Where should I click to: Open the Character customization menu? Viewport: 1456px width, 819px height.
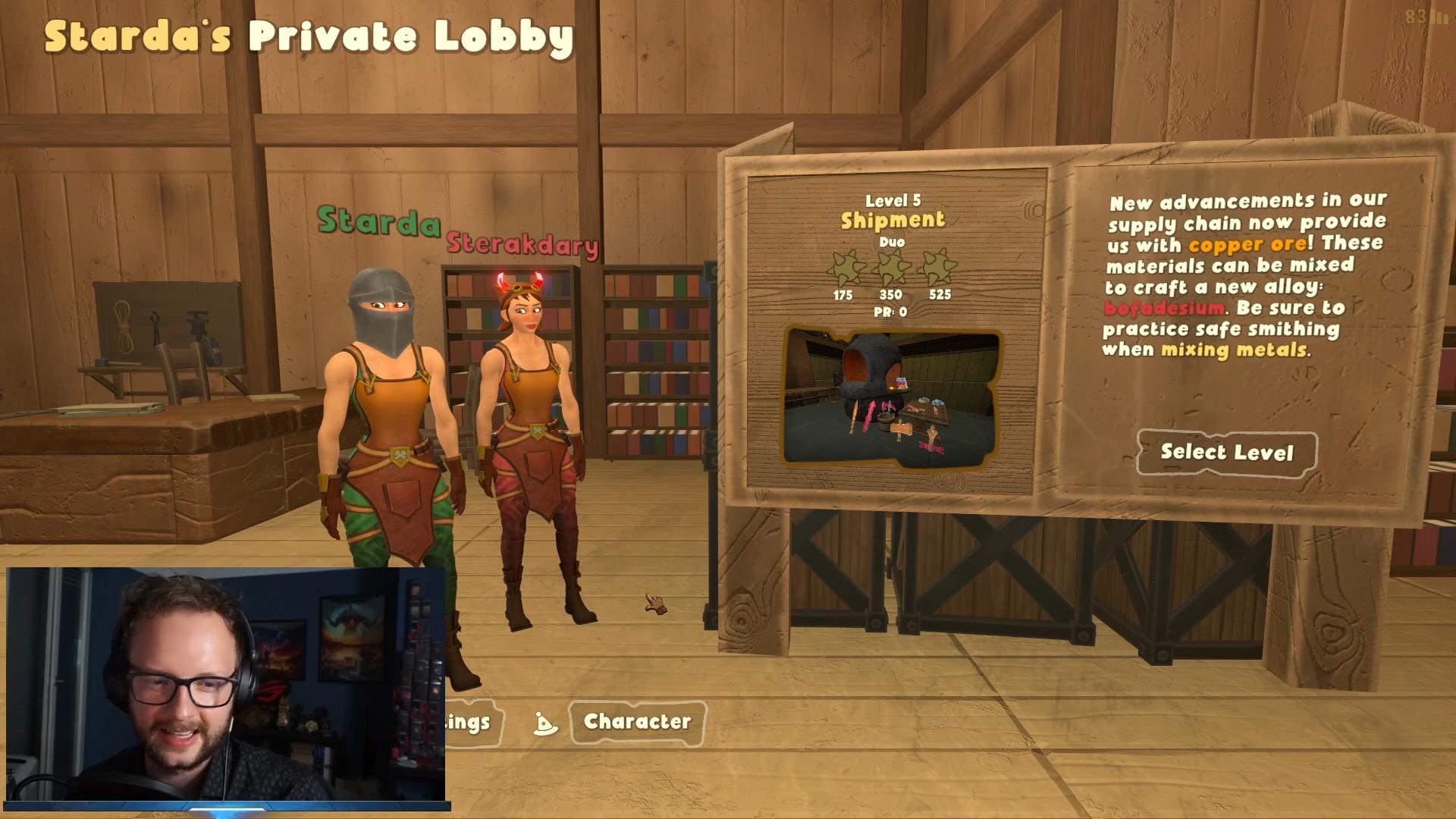coord(637,722)
